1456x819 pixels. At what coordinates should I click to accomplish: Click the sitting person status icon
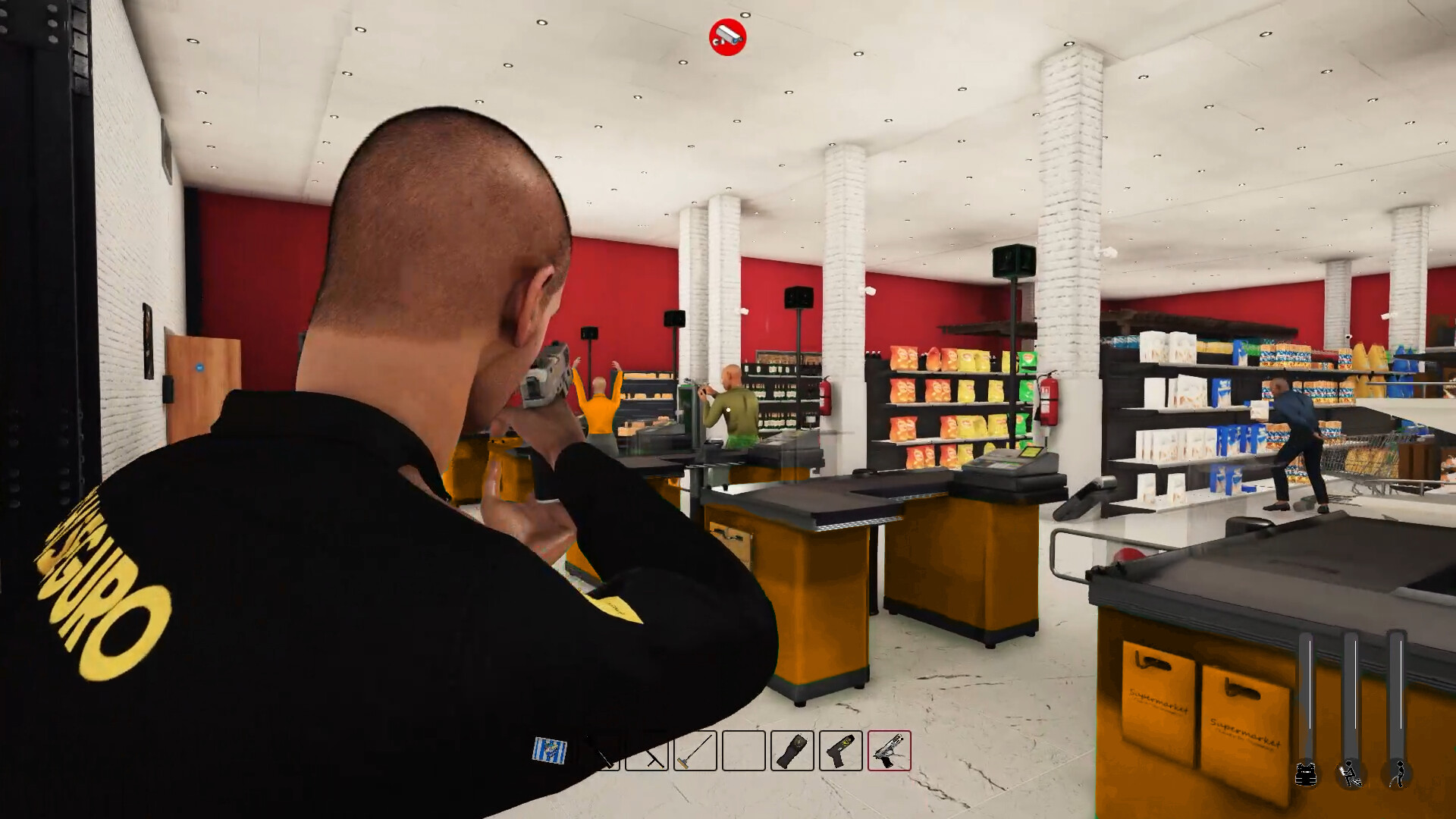tap(1350, 775)
